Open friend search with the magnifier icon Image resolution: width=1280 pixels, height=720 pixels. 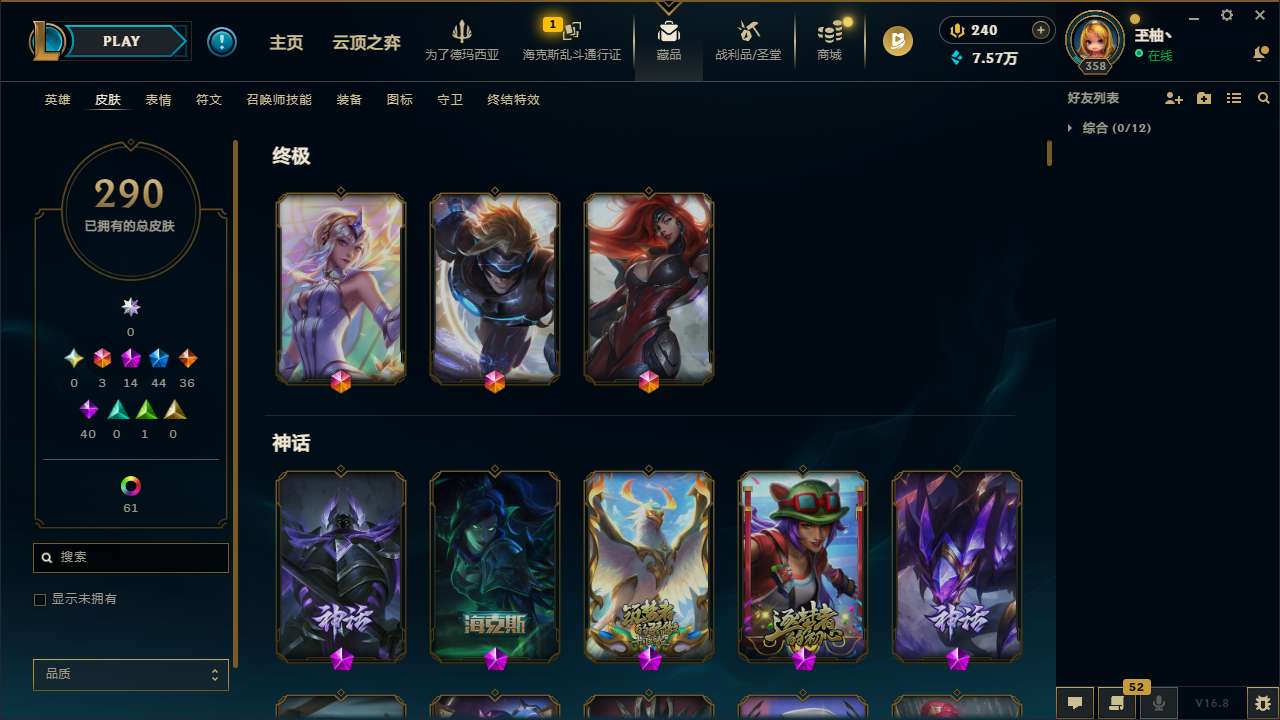pyautogui.click(x=1263, y=98)
